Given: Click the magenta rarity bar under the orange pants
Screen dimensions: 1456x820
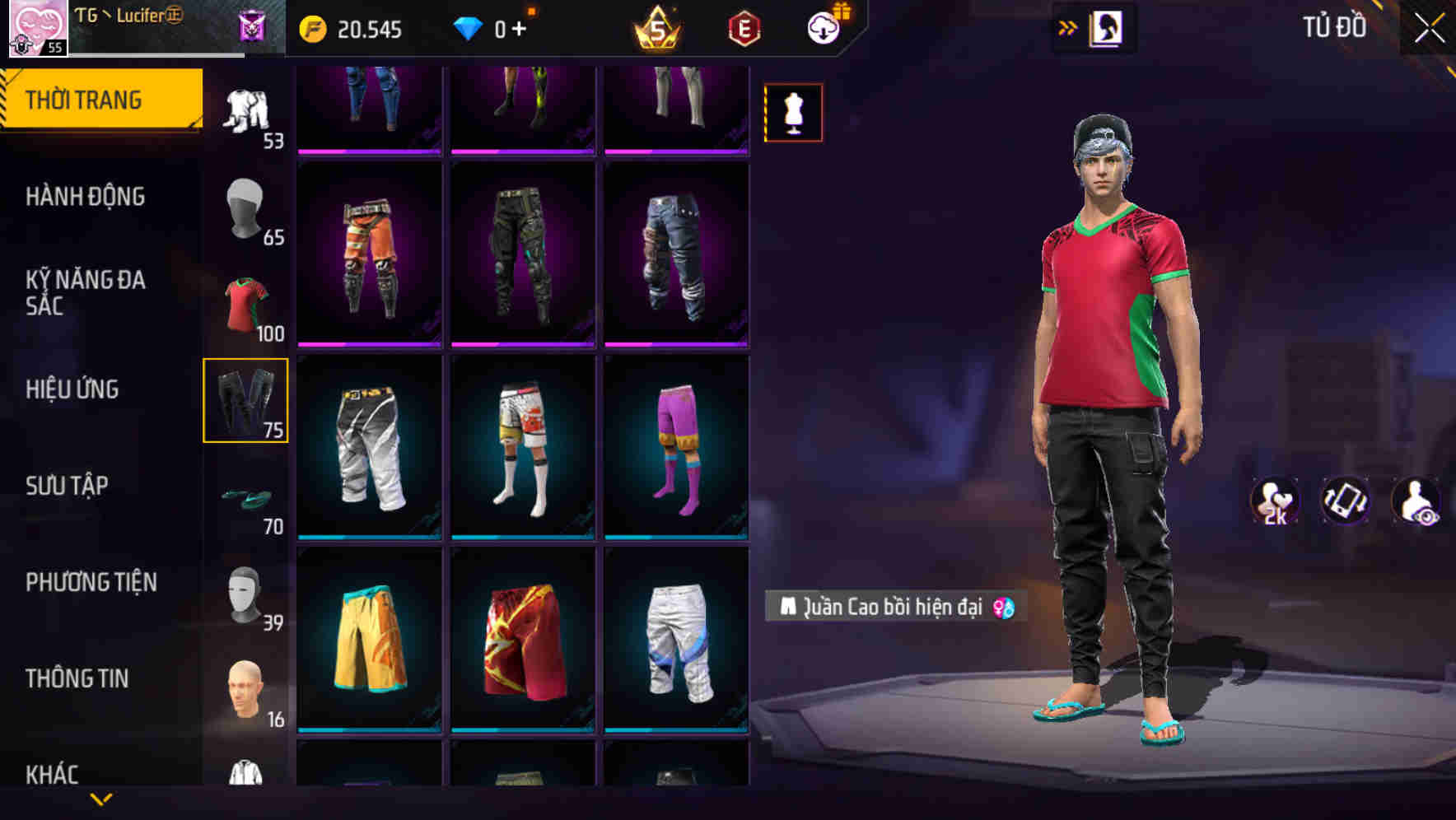Looking at the screenshot, I should click(x=368, y=346).
